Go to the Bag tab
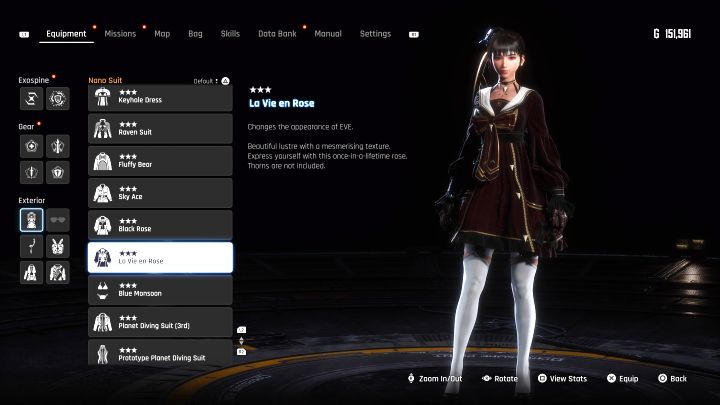The image size is (720, 405). pos(195,34)
